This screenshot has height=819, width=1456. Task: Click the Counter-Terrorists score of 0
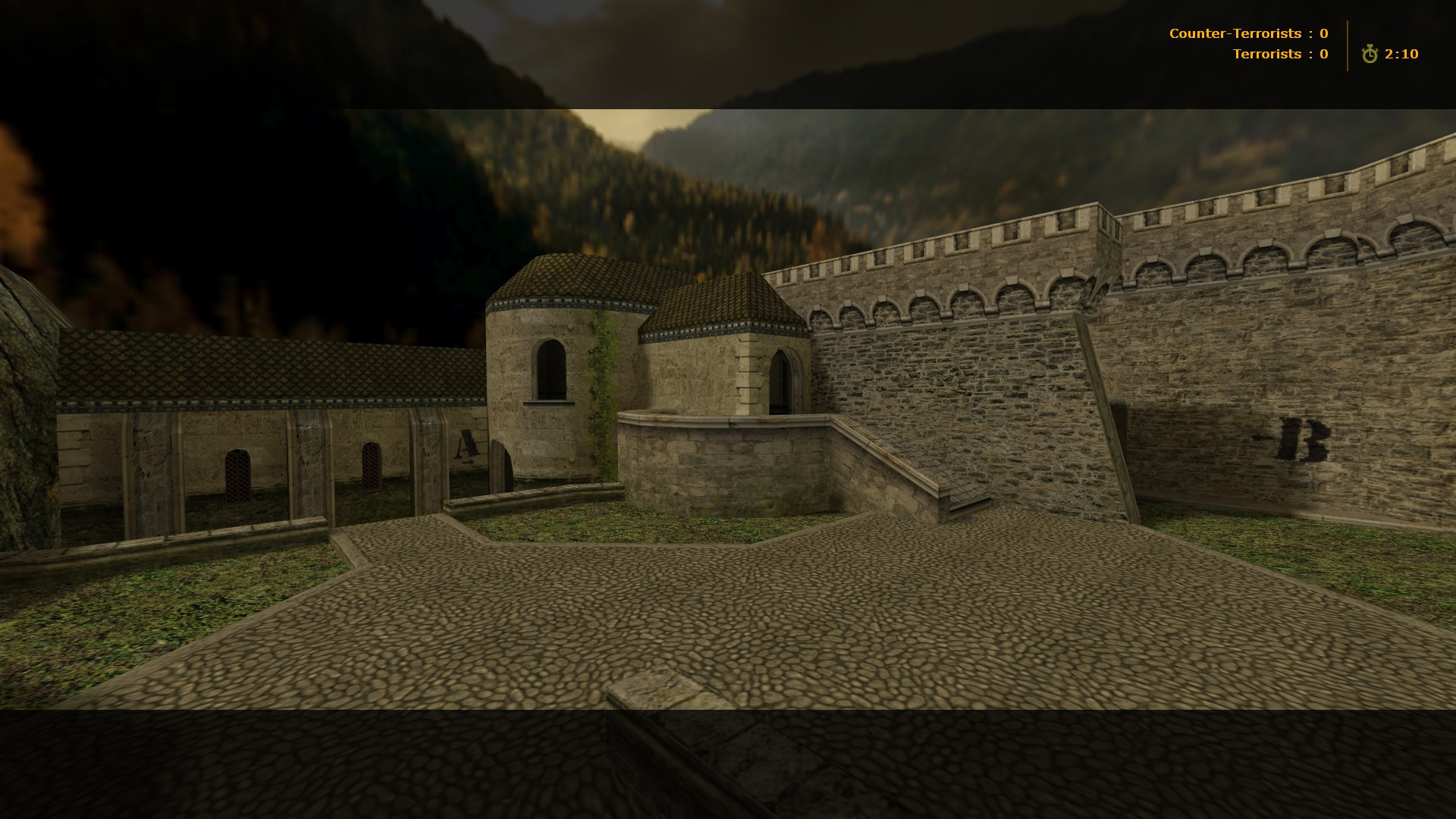(1323, 33)
